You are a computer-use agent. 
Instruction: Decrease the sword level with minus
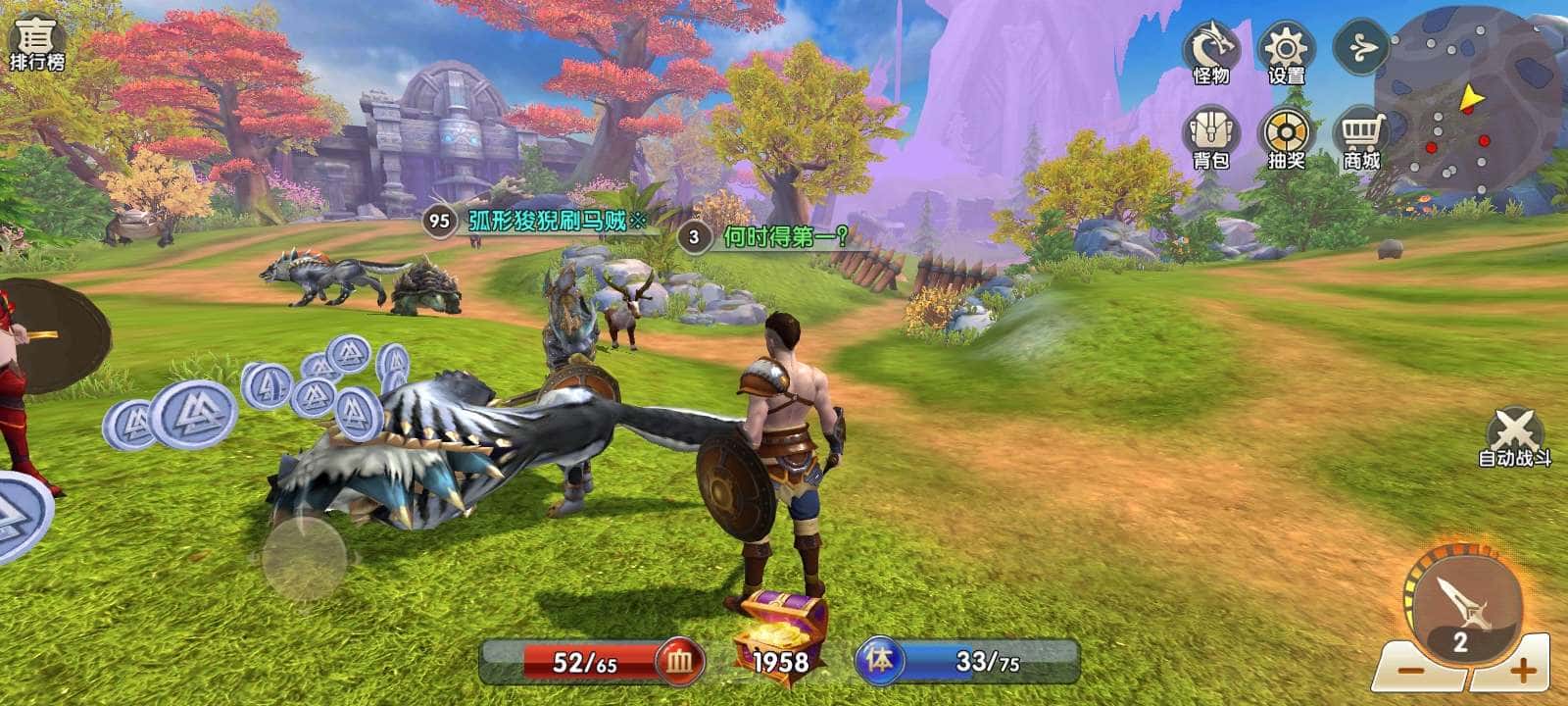(1408, 672)
